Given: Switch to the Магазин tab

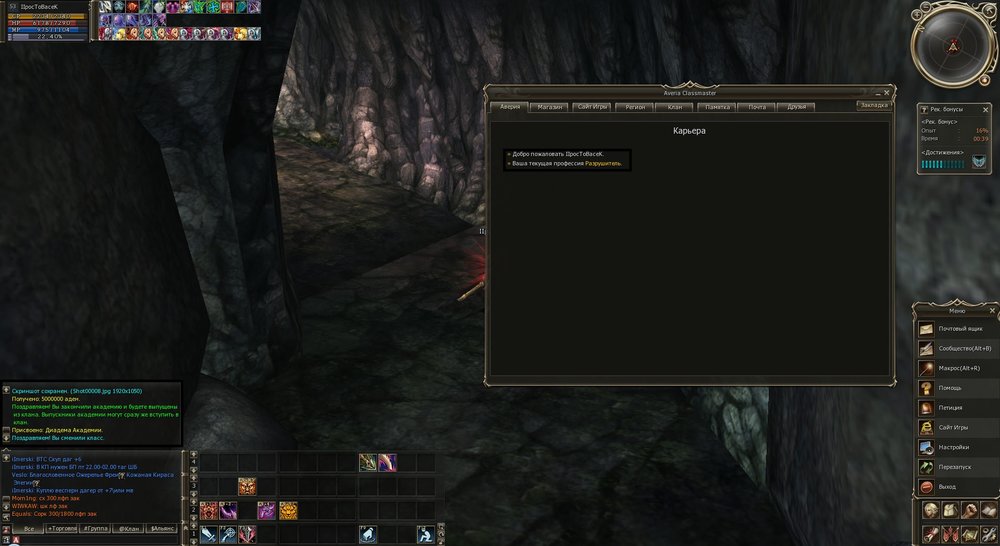Looking at the screenshot, I should [x=549, y=106].
